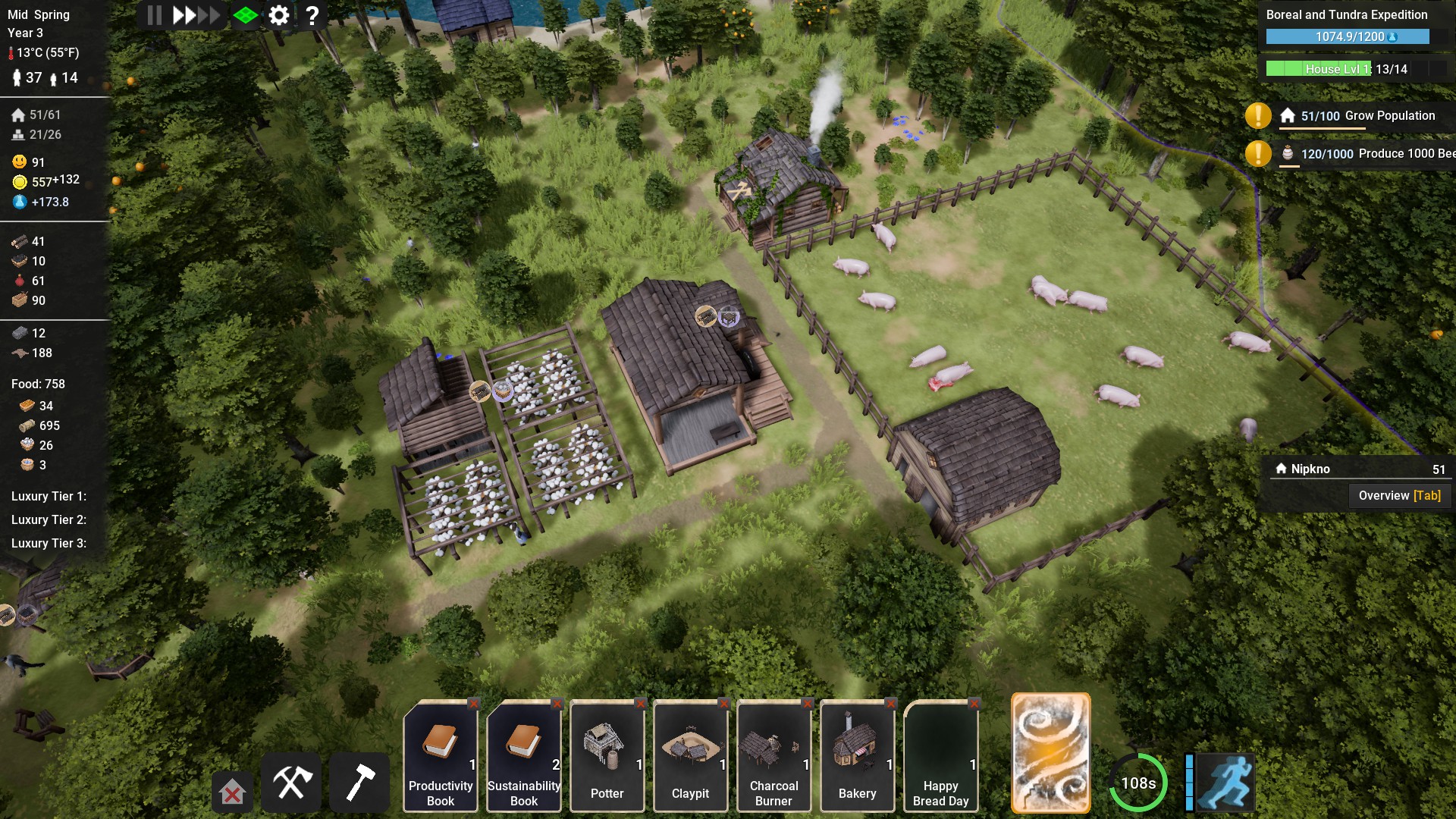
Task: Open help with the question mark icon
Action: 312,15
